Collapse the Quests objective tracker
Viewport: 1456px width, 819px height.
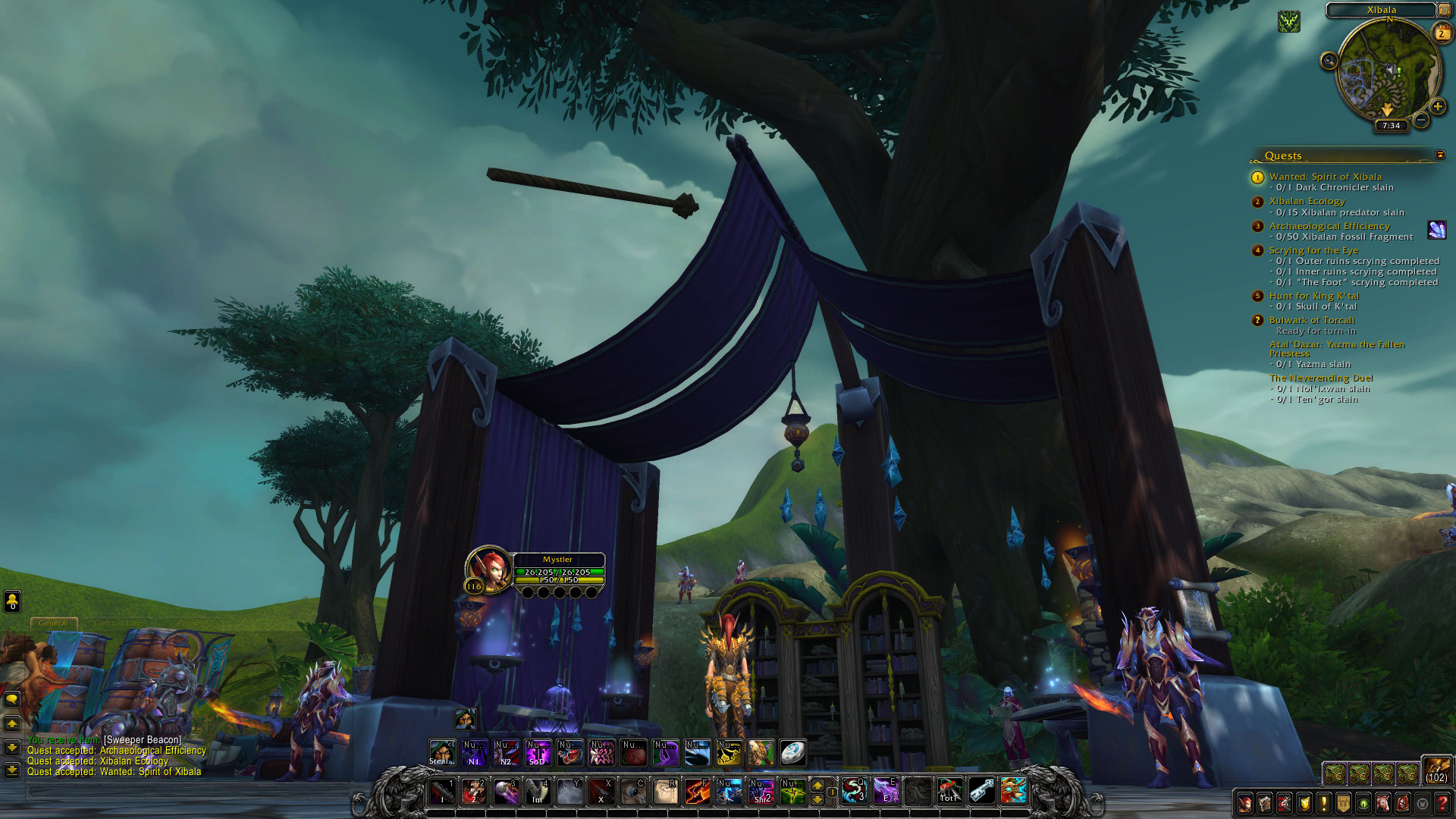(1439, 155)
